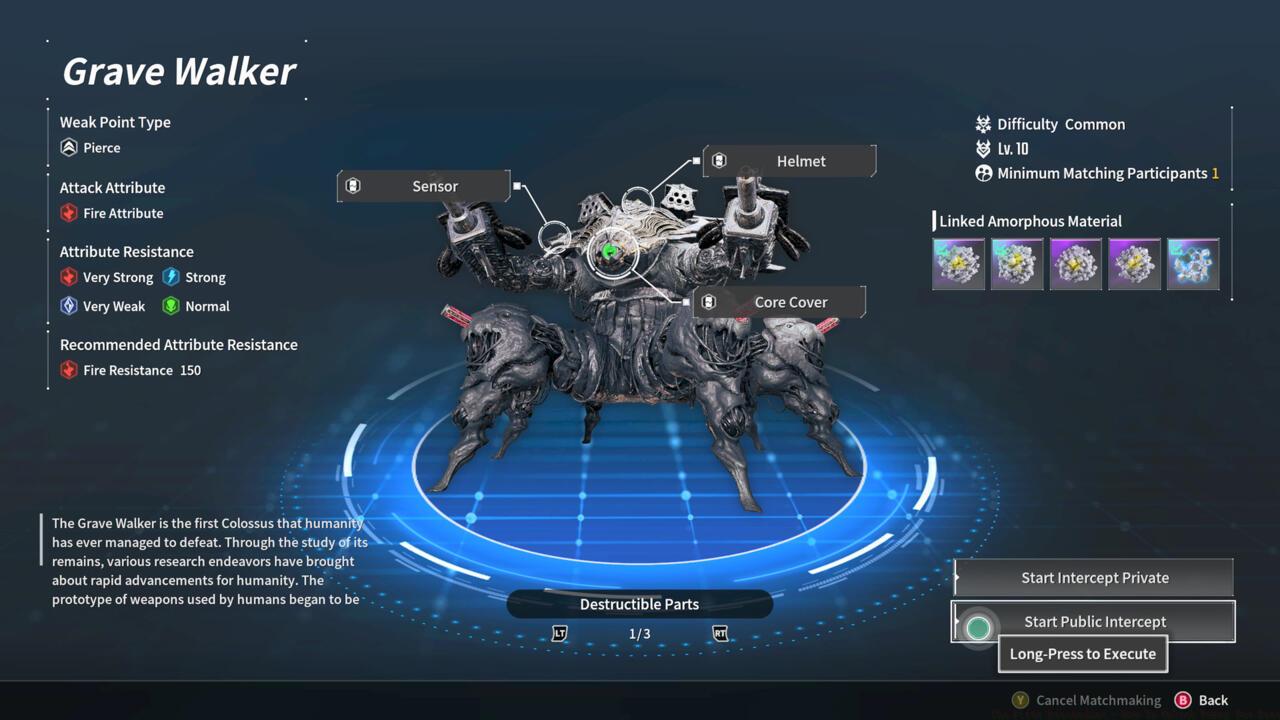
Task: Click Start Intercept Private
Action: coord(1093,577)
